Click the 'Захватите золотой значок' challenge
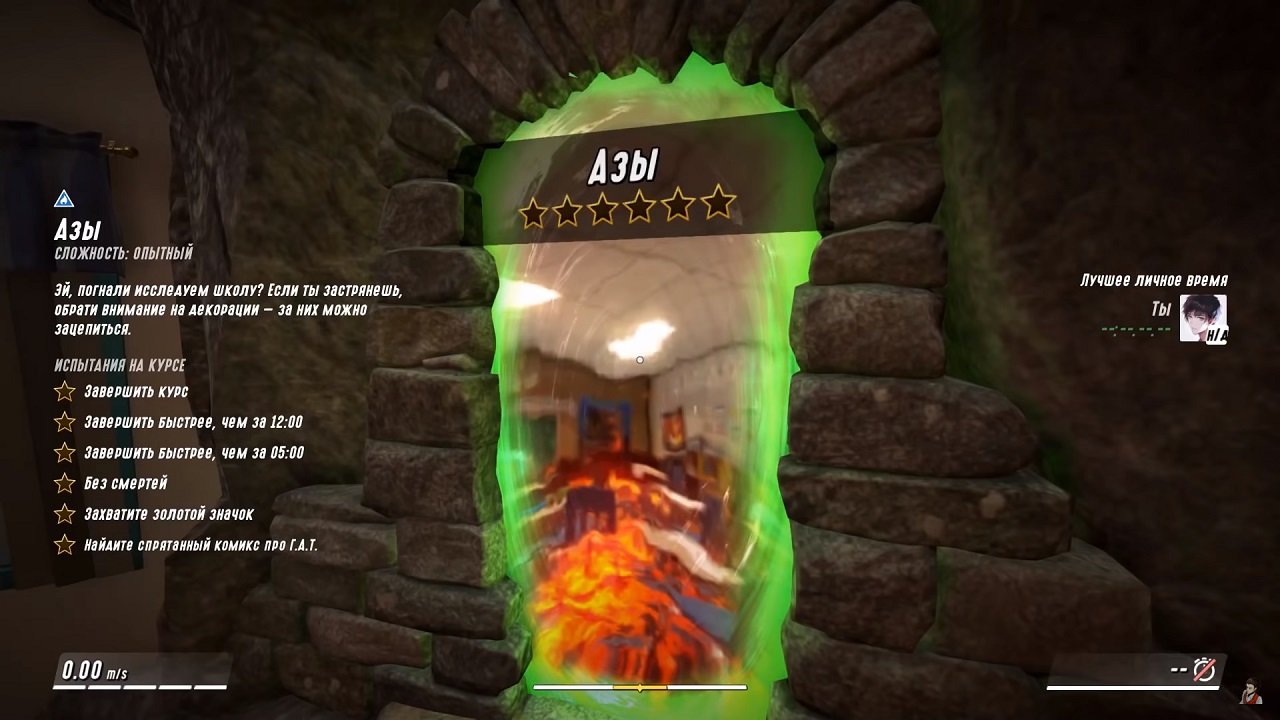Screen dimensions: 1280x720 (x=168, y=514)
